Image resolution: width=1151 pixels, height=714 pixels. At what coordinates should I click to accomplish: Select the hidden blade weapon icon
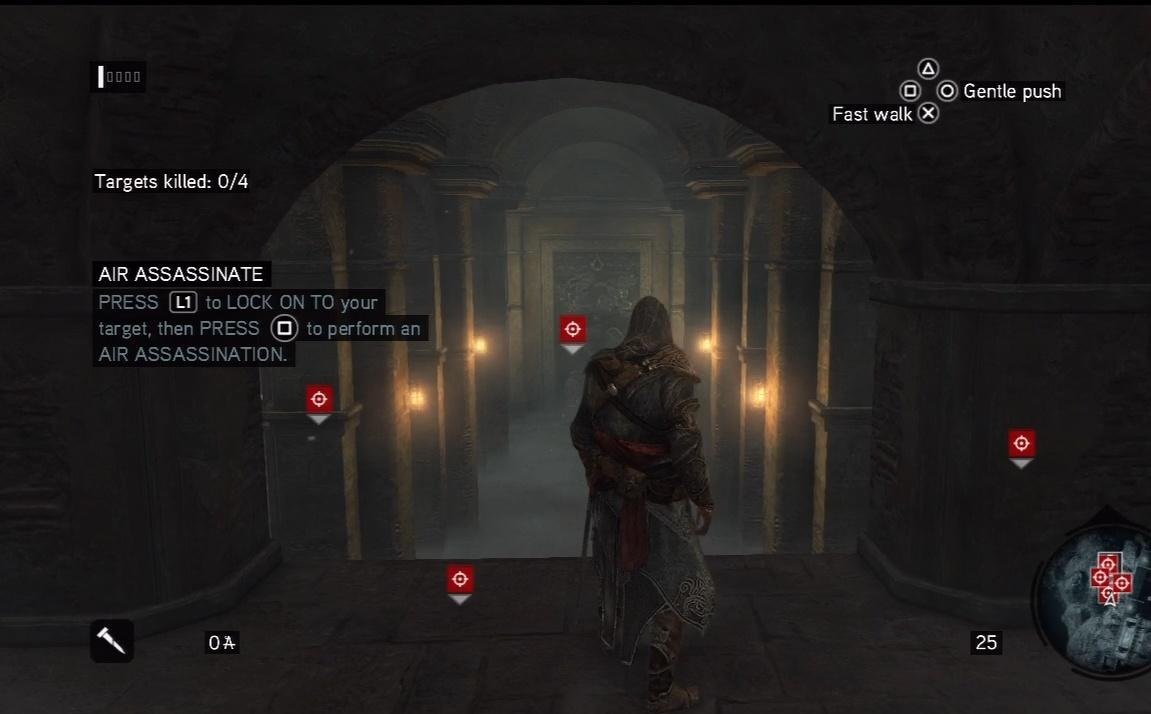tap(111, 640)
